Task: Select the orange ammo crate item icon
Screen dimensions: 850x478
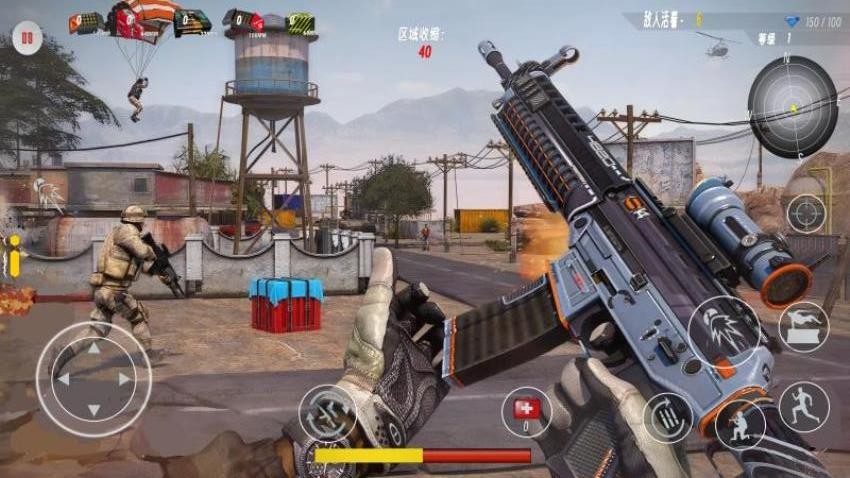Action: click(88, 22)
